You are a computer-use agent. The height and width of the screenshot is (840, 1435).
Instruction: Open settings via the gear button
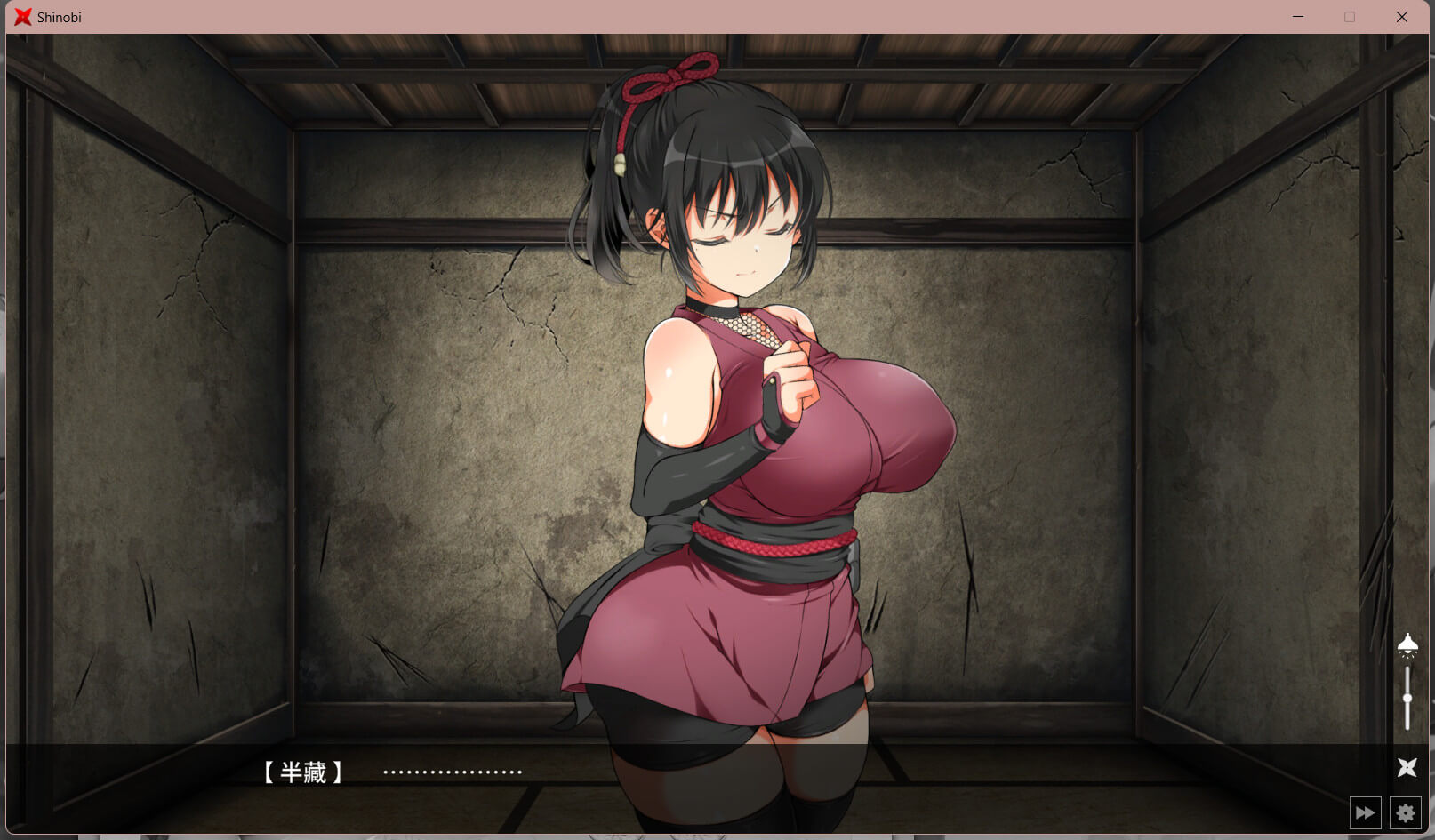(x=1405, y=812)
